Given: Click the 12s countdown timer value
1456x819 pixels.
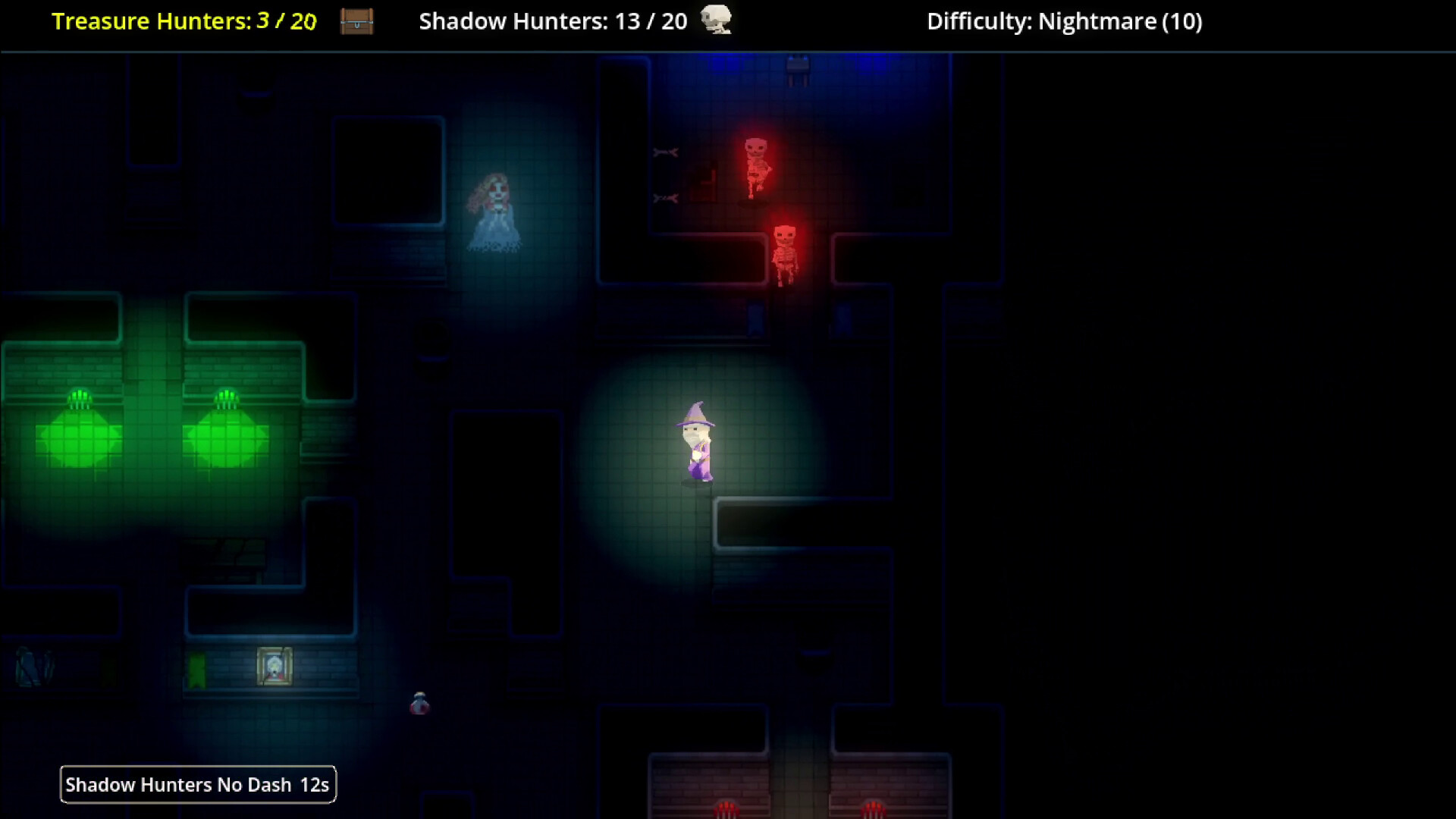Looking at the screenshot, I should point(312,784).
